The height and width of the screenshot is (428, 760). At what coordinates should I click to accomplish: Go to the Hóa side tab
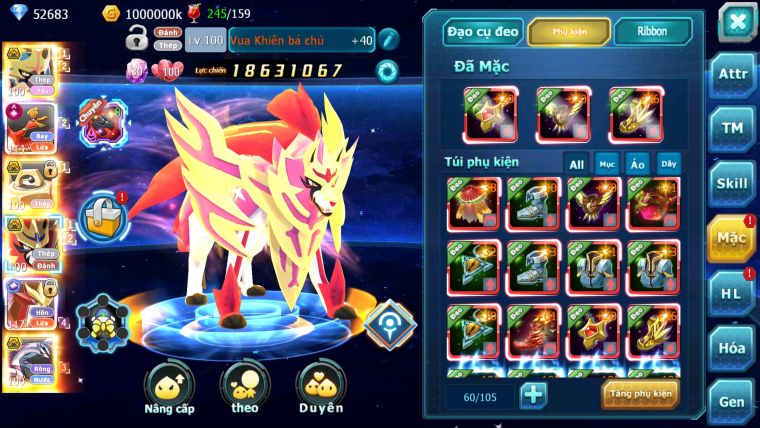[732, 348]
